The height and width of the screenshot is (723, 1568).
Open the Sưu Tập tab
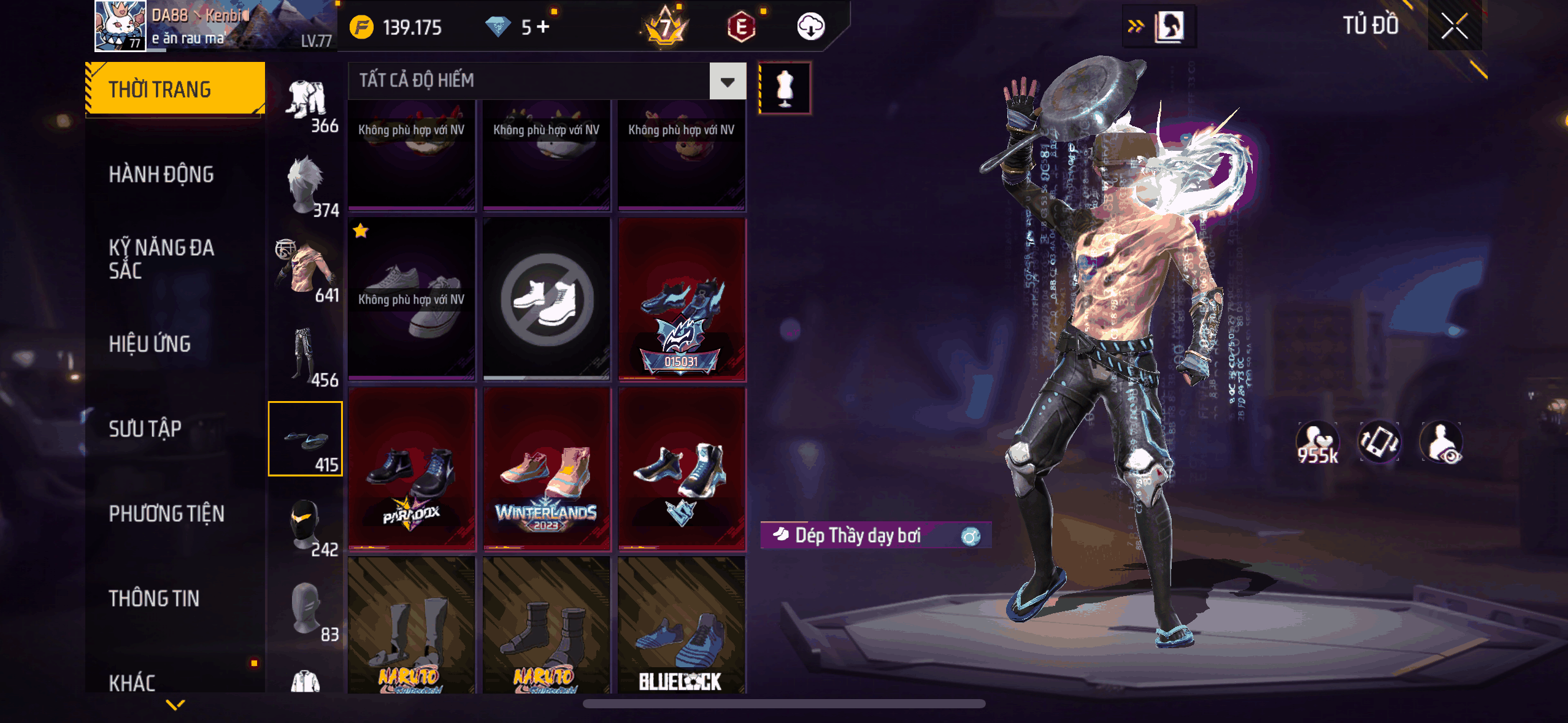click(145, 429)
